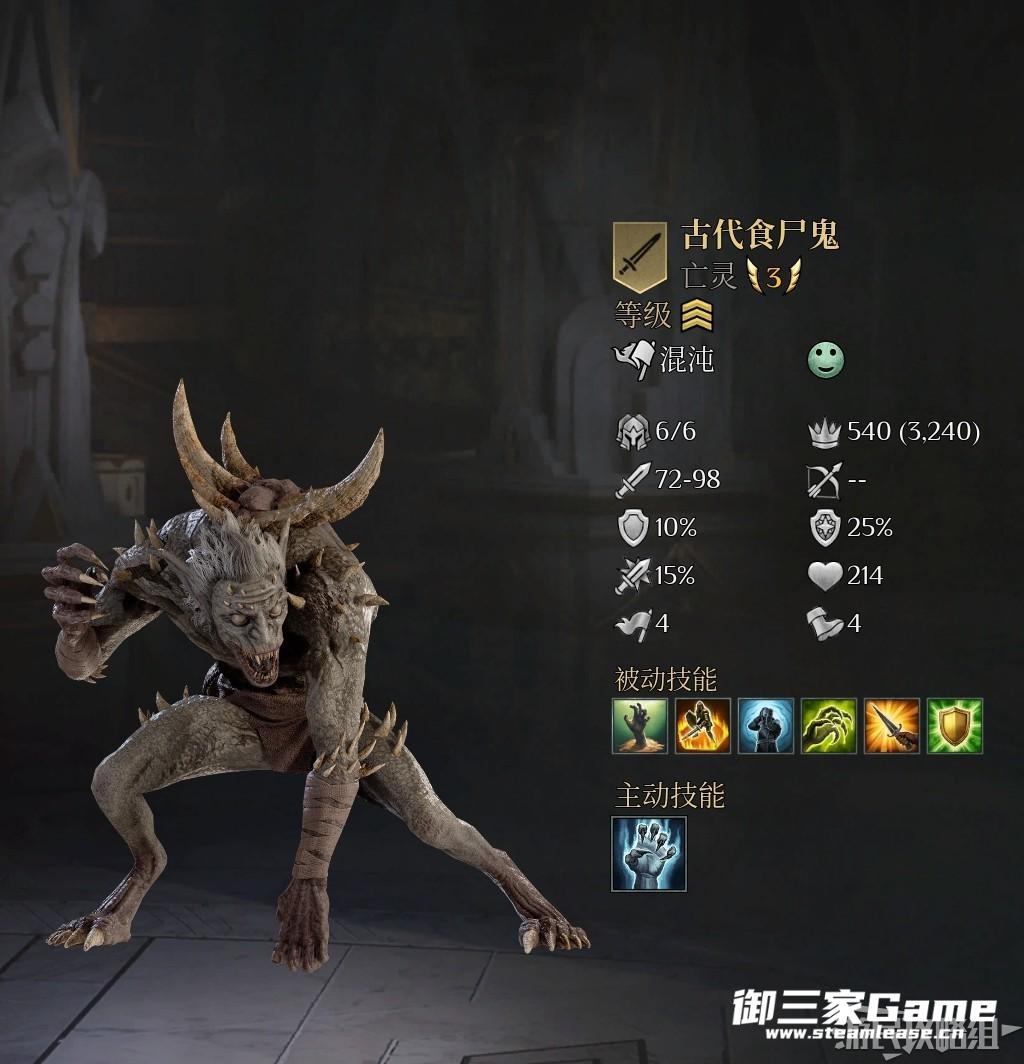The width and height of the screenshot is (1024, 1064).
Task: Click the winged tier 3 emblem
Action: click(x=773, y=277)
